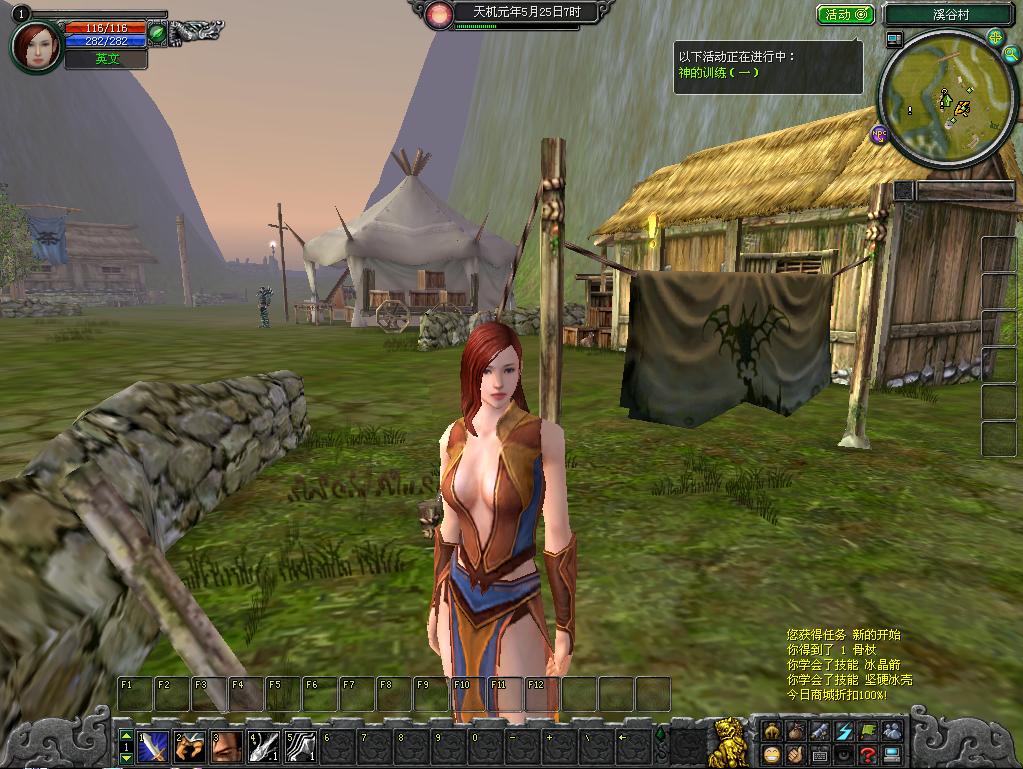The height and width of the screenshot is (769, 1023).
Task: Open the 活动 events button
Action: click(846, 15)
